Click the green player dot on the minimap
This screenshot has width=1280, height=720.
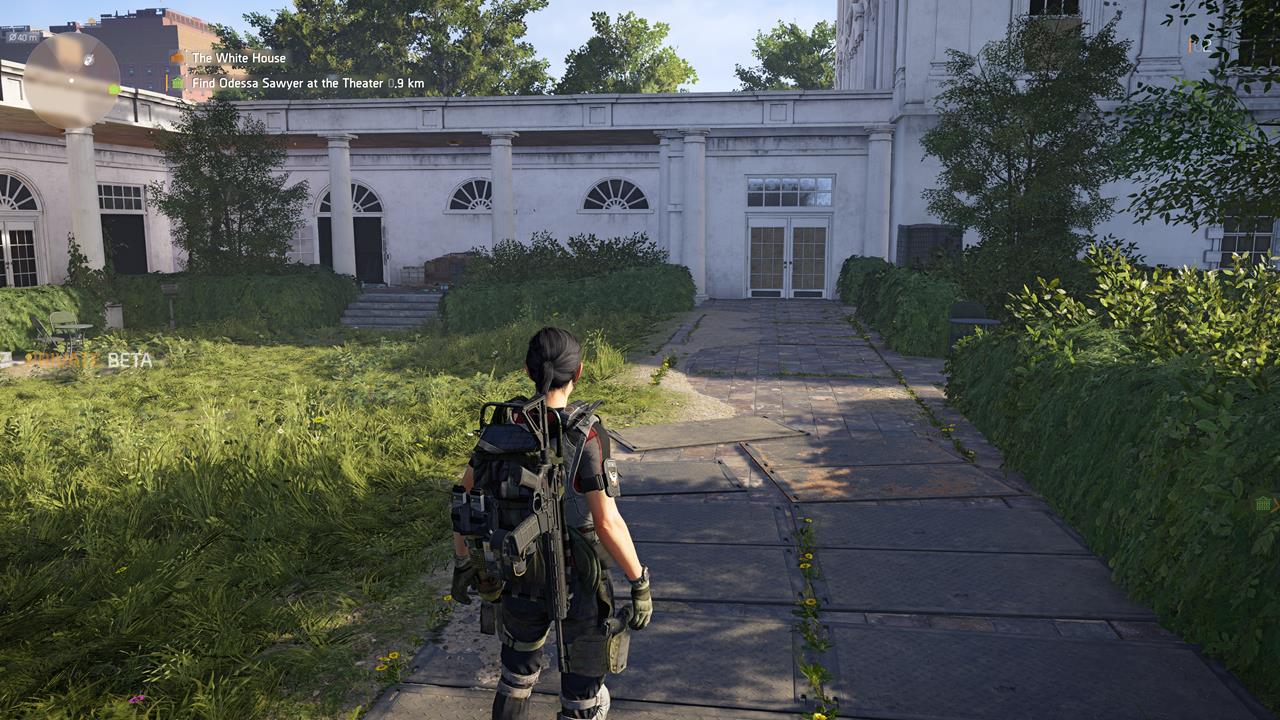click(x=114, y=89)
